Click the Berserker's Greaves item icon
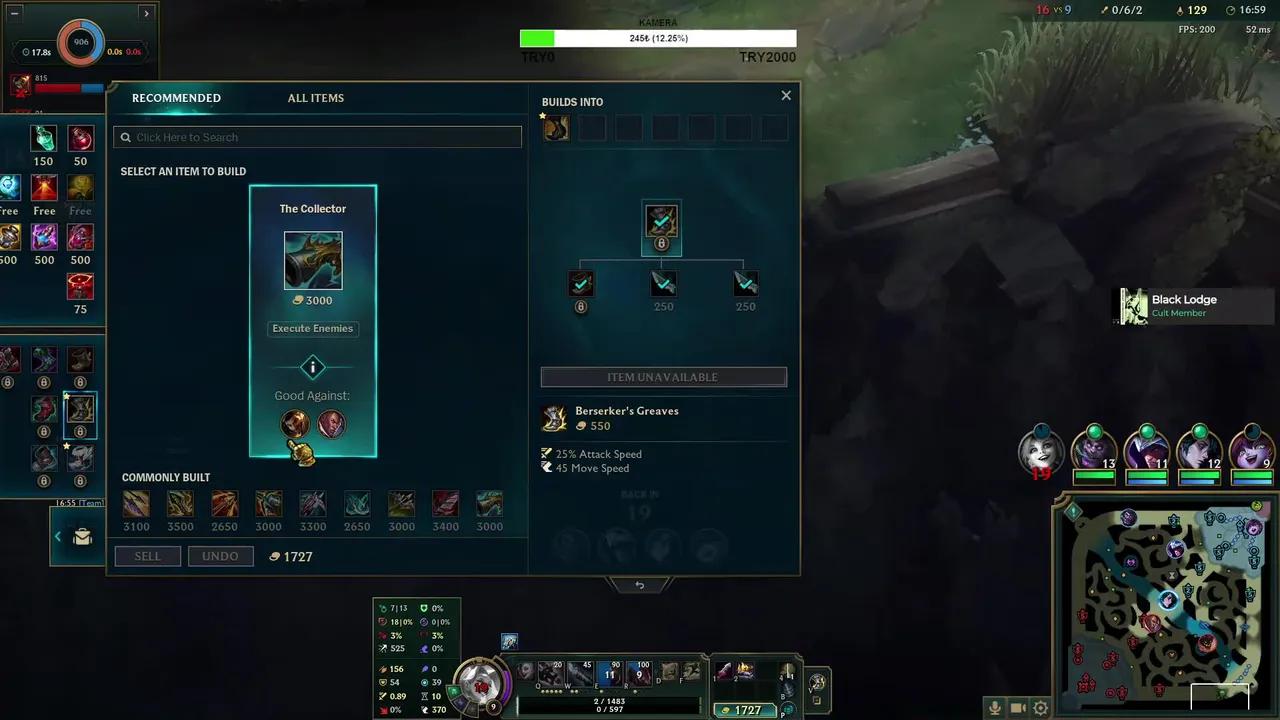Viewport: 1280px width, 720px height. pos(556,417)
